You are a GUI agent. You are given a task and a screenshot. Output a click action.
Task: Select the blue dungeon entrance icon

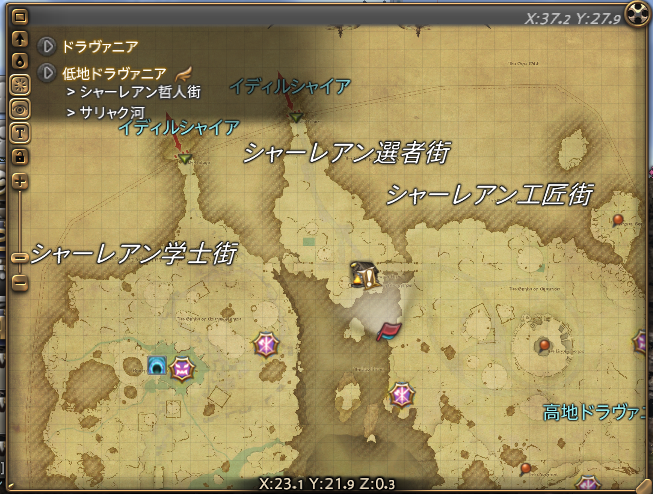pos(156,365)
